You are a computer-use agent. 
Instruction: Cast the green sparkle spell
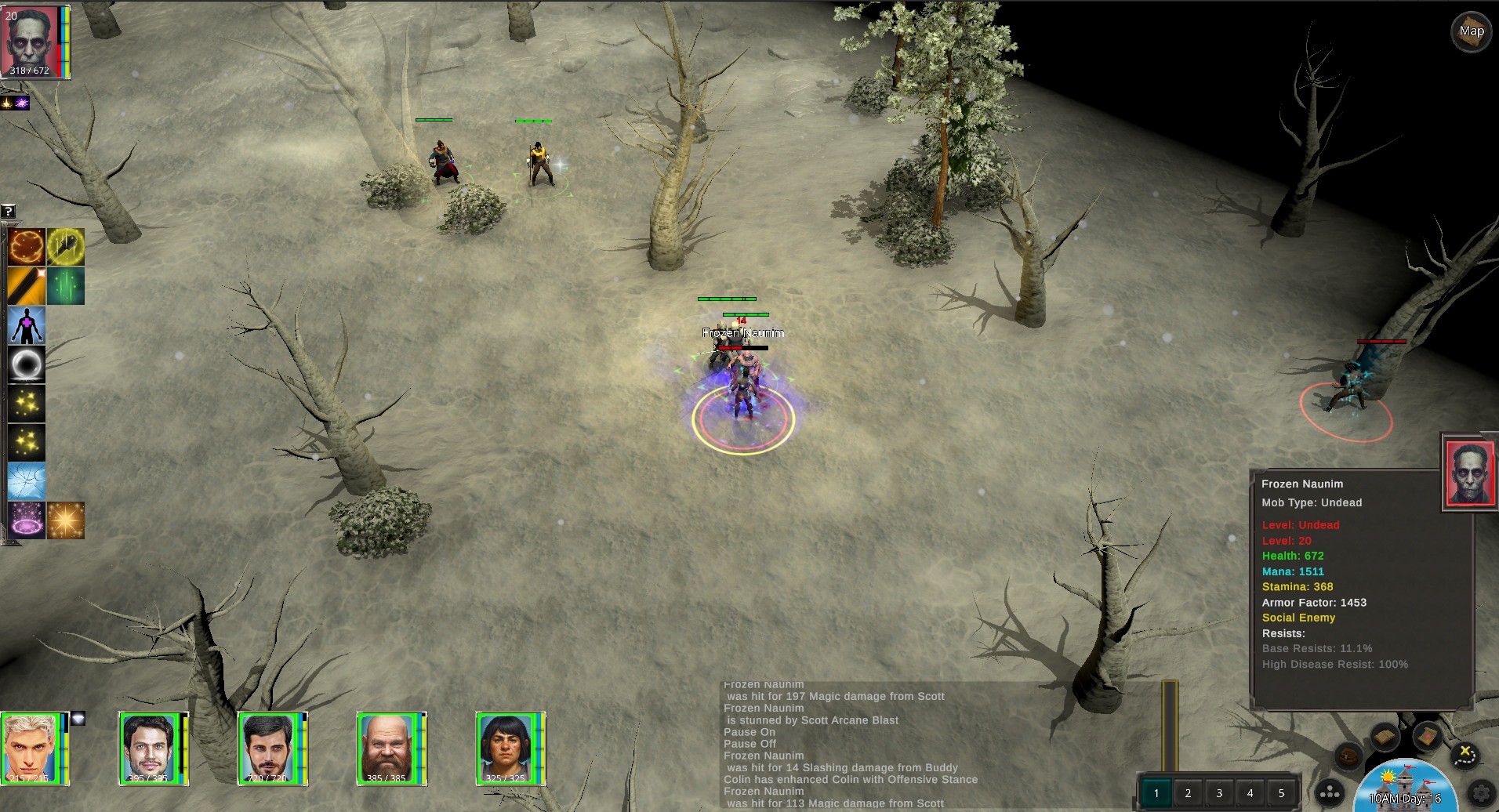(66, 286)
